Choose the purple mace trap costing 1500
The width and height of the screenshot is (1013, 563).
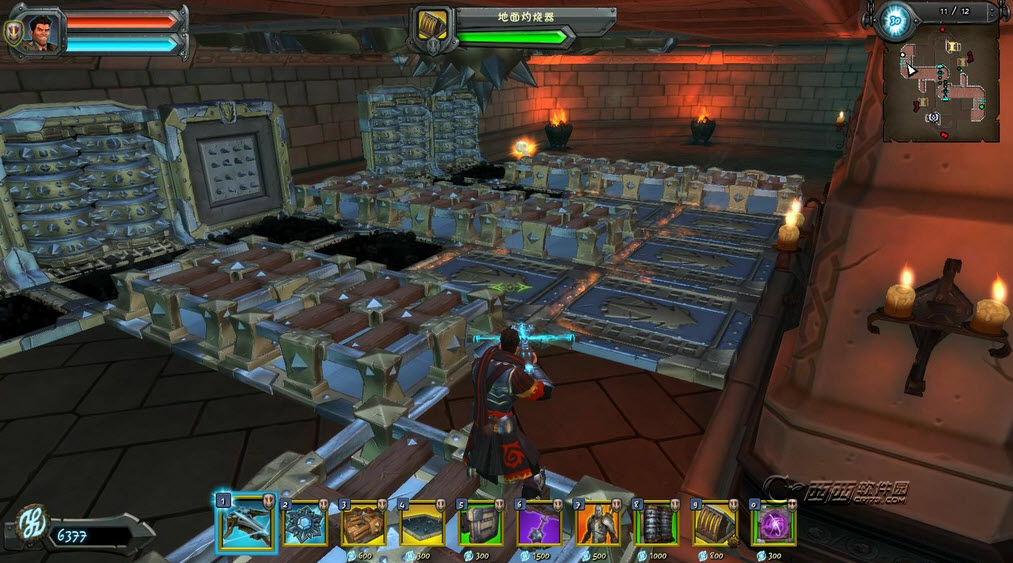536,524
